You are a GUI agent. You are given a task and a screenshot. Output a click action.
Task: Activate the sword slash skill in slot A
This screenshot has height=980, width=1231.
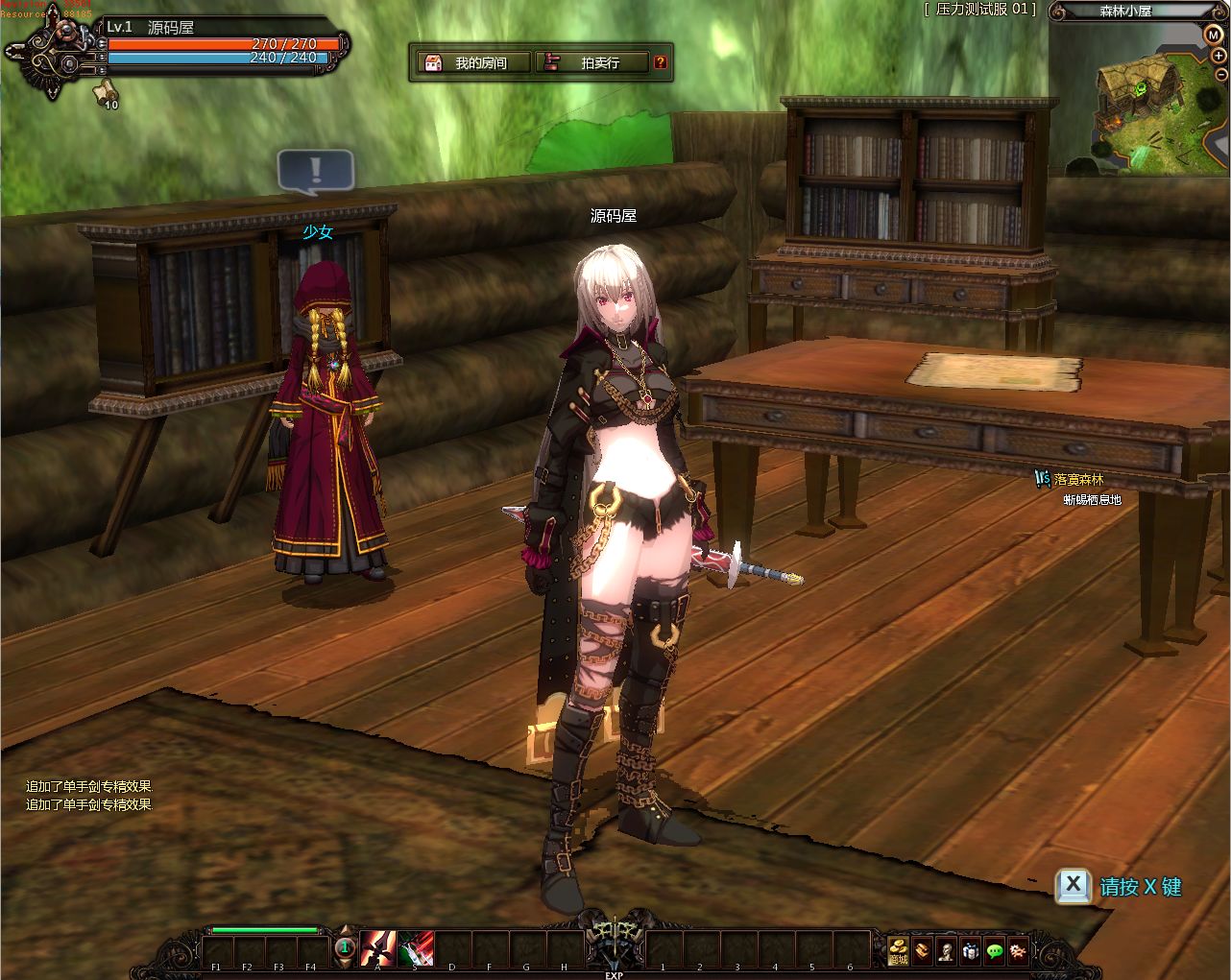coord(378,948)
